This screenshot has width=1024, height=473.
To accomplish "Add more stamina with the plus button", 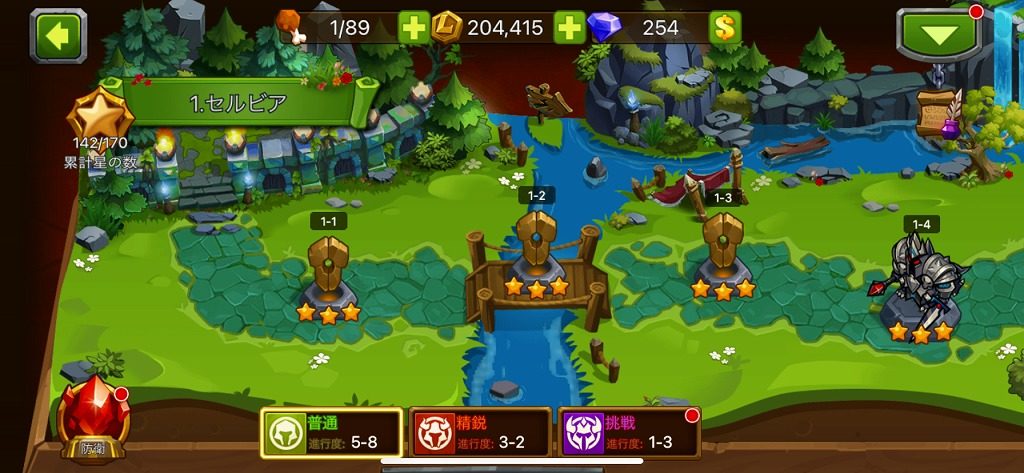I will (413, 28).
